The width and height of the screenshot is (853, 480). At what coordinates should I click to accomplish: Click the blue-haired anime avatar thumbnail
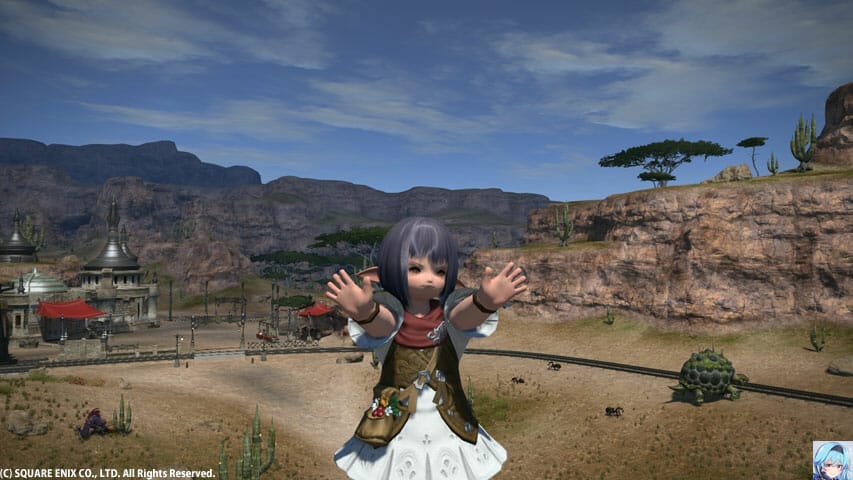tap(832, 460)
